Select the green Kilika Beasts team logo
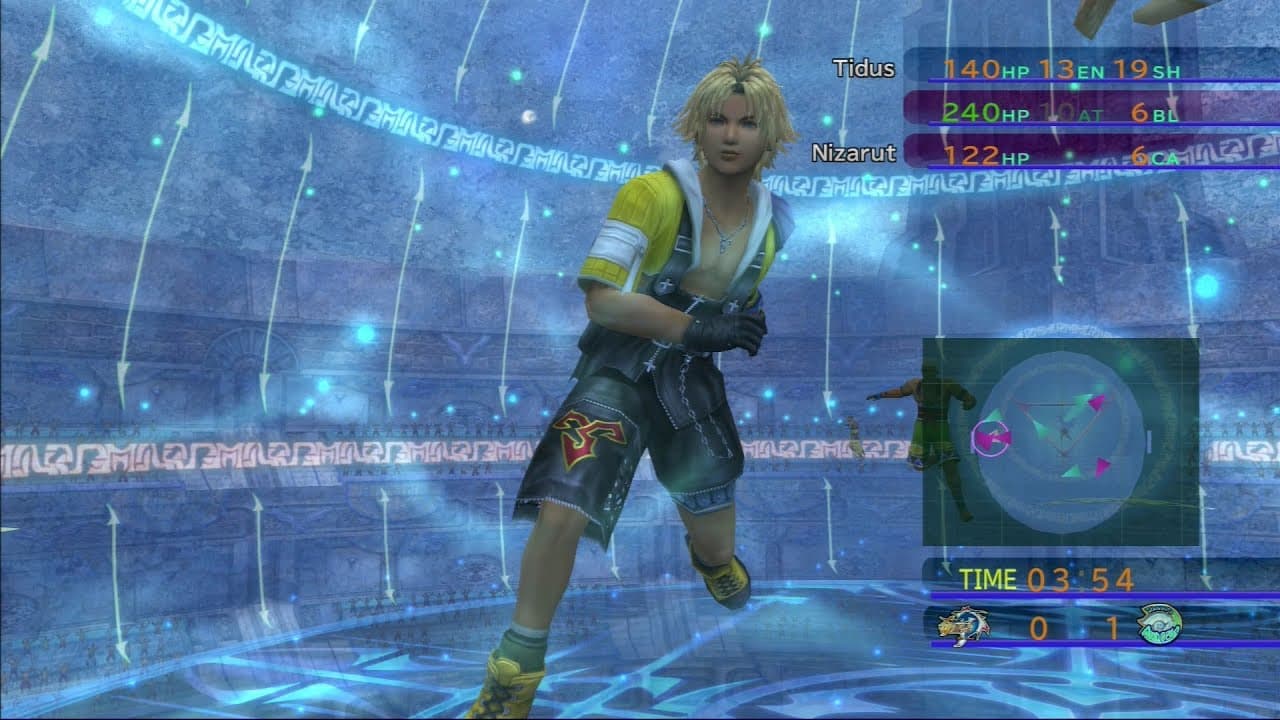Screen dimensions: 1280x720 coord(1159,625)
